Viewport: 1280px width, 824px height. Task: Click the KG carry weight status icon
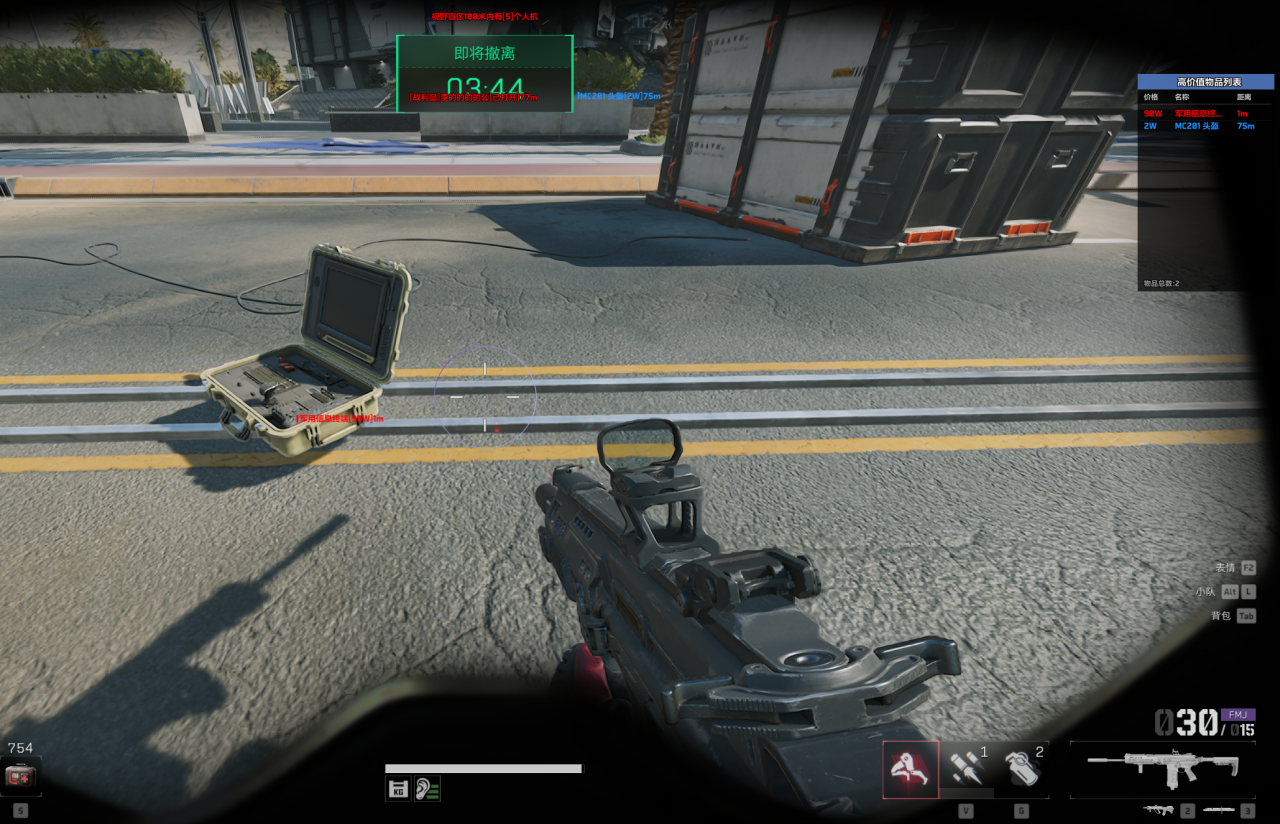point(398,788)
